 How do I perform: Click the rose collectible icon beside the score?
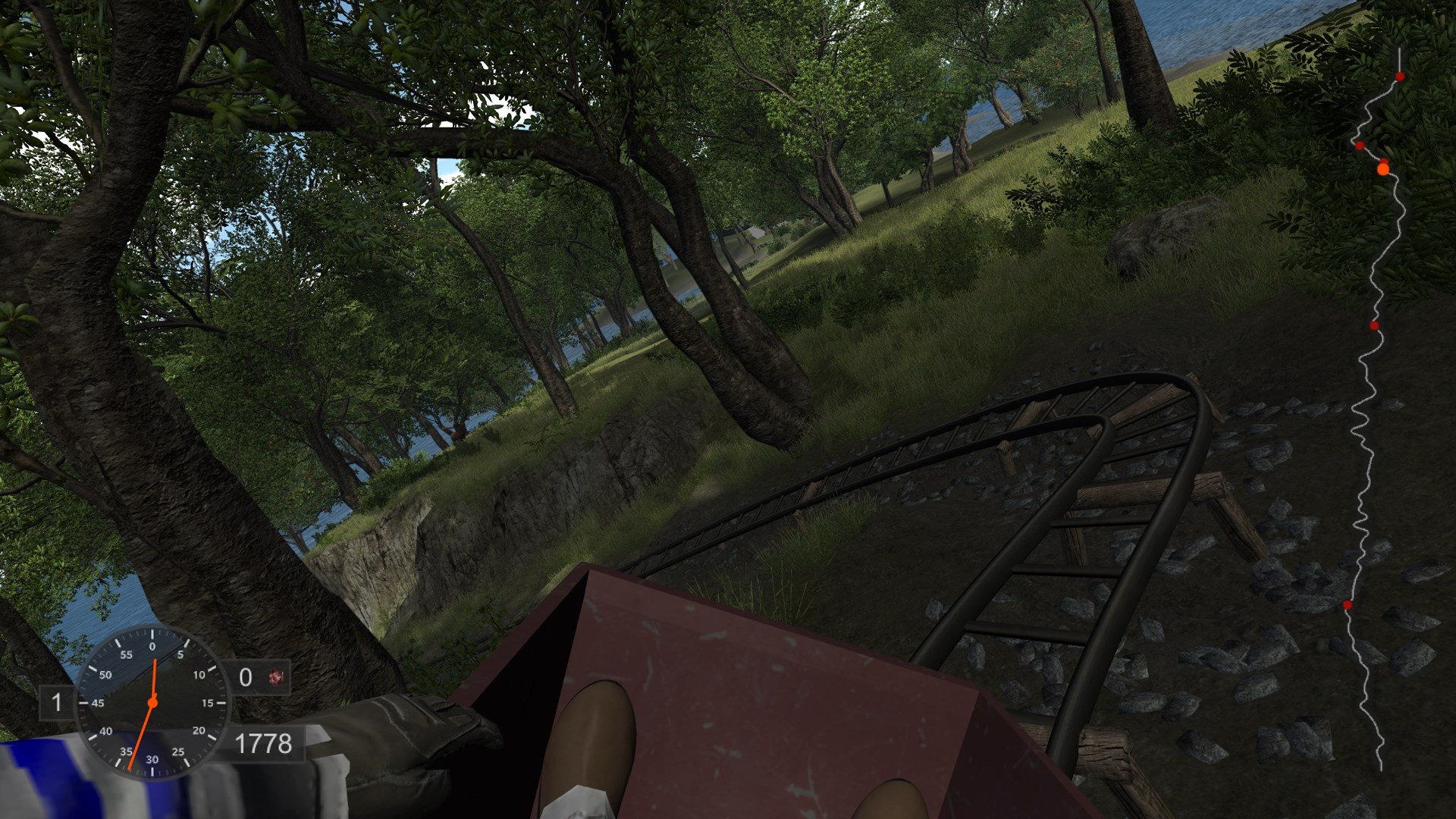277,678
